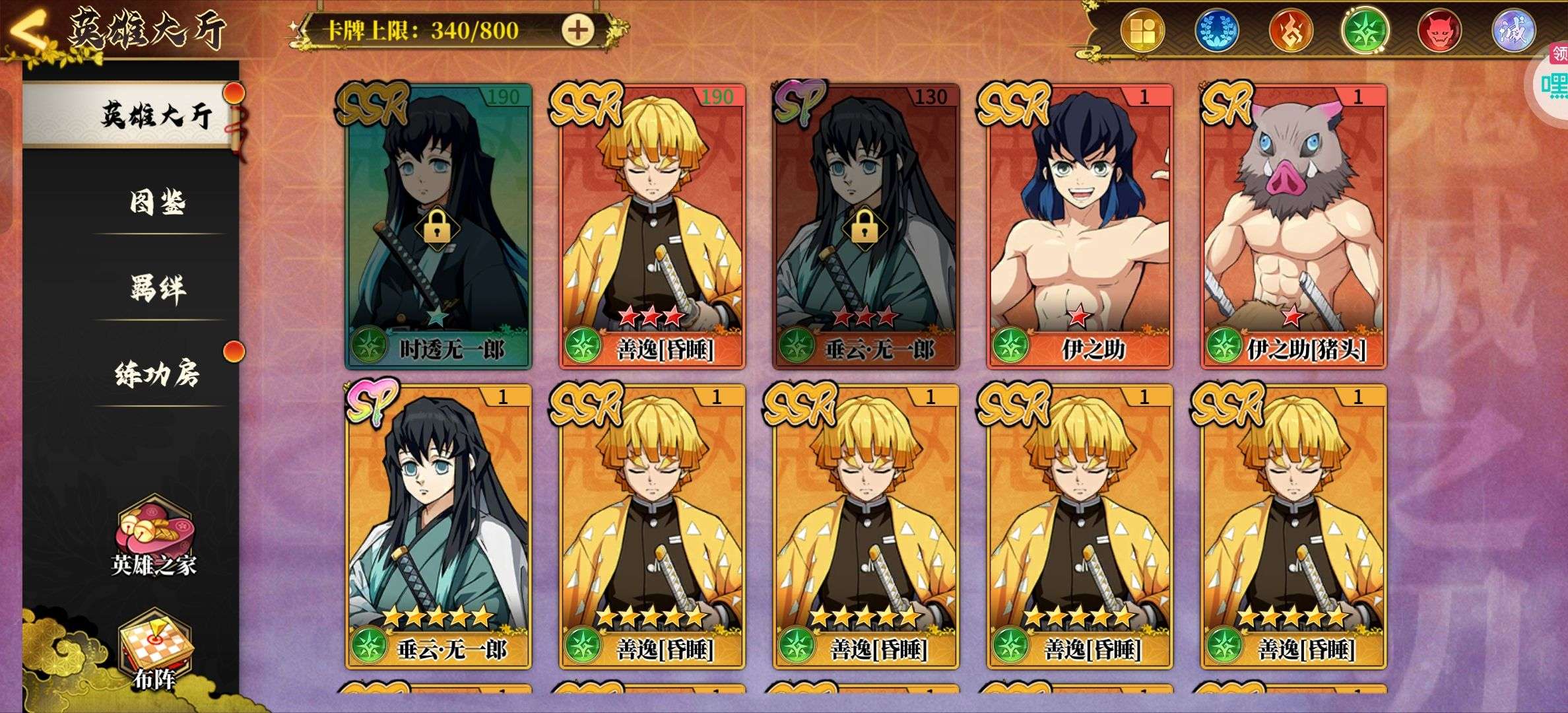Open the 伊之助[猪头] SR card

pyautogui.click(x=1293, y=226)
